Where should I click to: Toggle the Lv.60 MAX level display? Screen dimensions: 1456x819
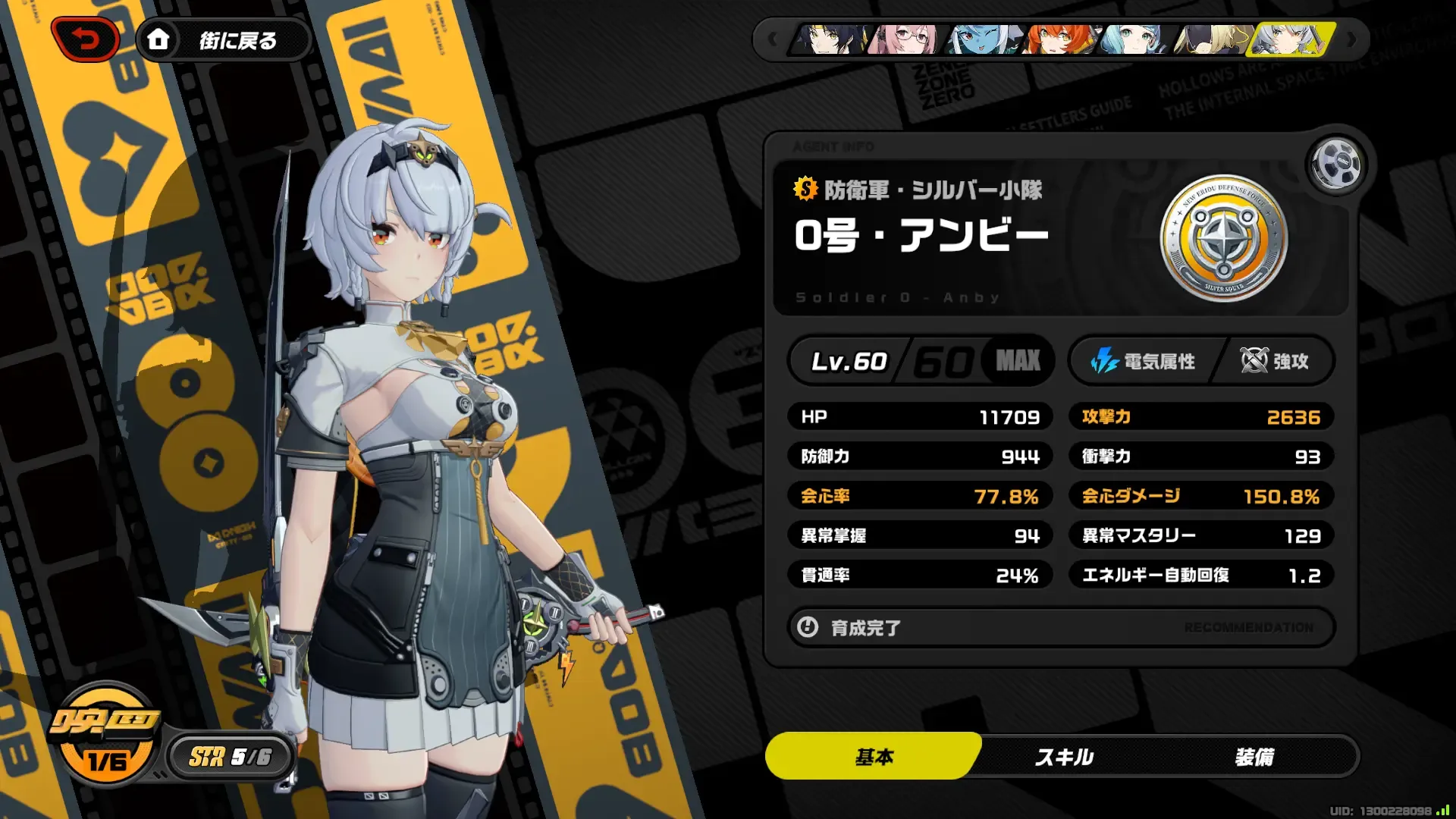919,362
